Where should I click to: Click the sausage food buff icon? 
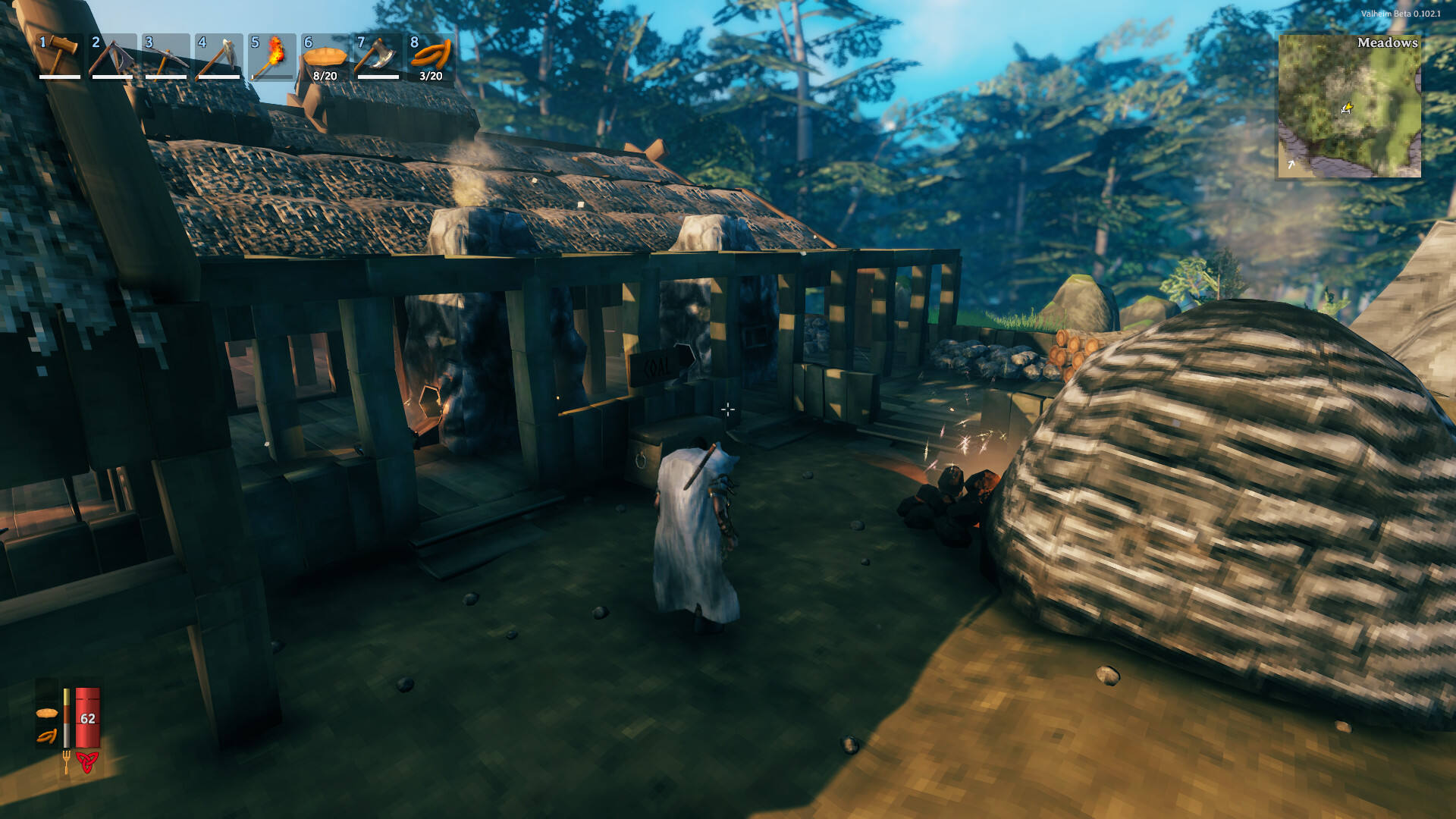46,736
